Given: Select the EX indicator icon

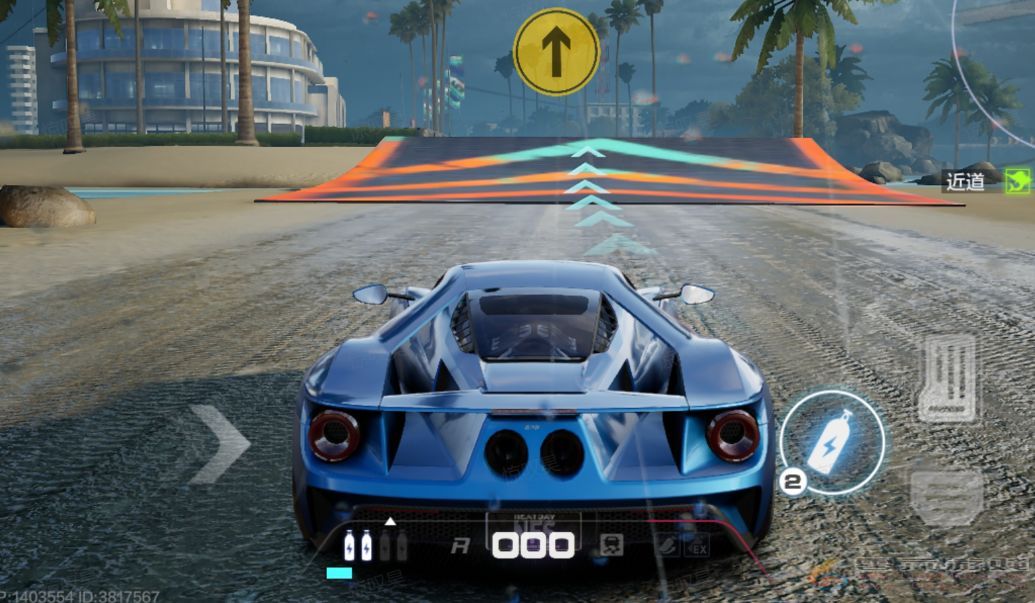Looking at the screenshot, I should [x=696, y=546].
